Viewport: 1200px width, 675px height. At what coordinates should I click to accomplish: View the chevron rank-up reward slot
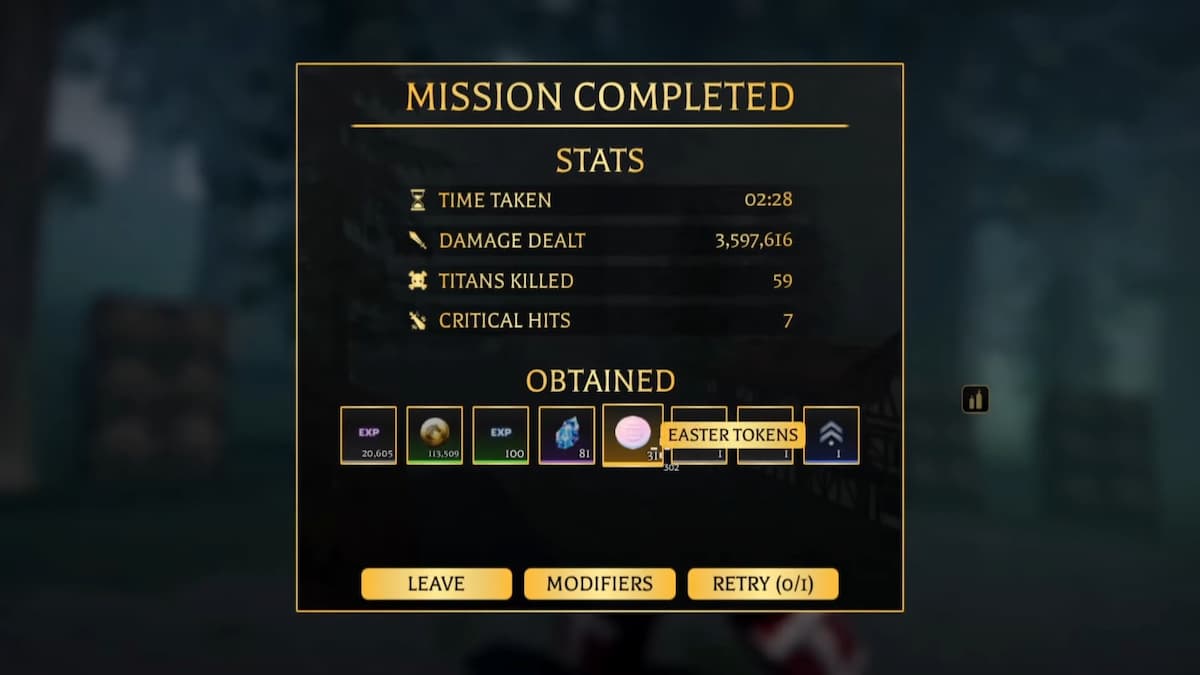pyautogui.click(x=831, y=435)
